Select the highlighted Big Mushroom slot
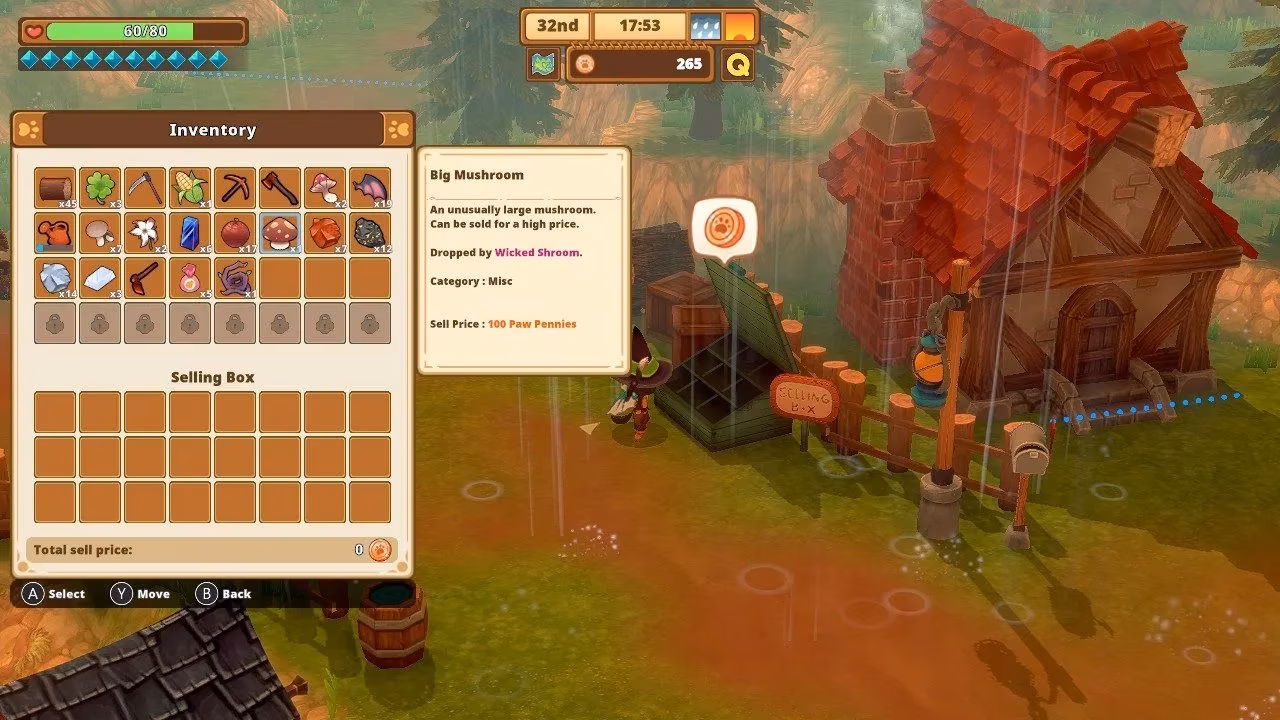 [x=280, y=233]
